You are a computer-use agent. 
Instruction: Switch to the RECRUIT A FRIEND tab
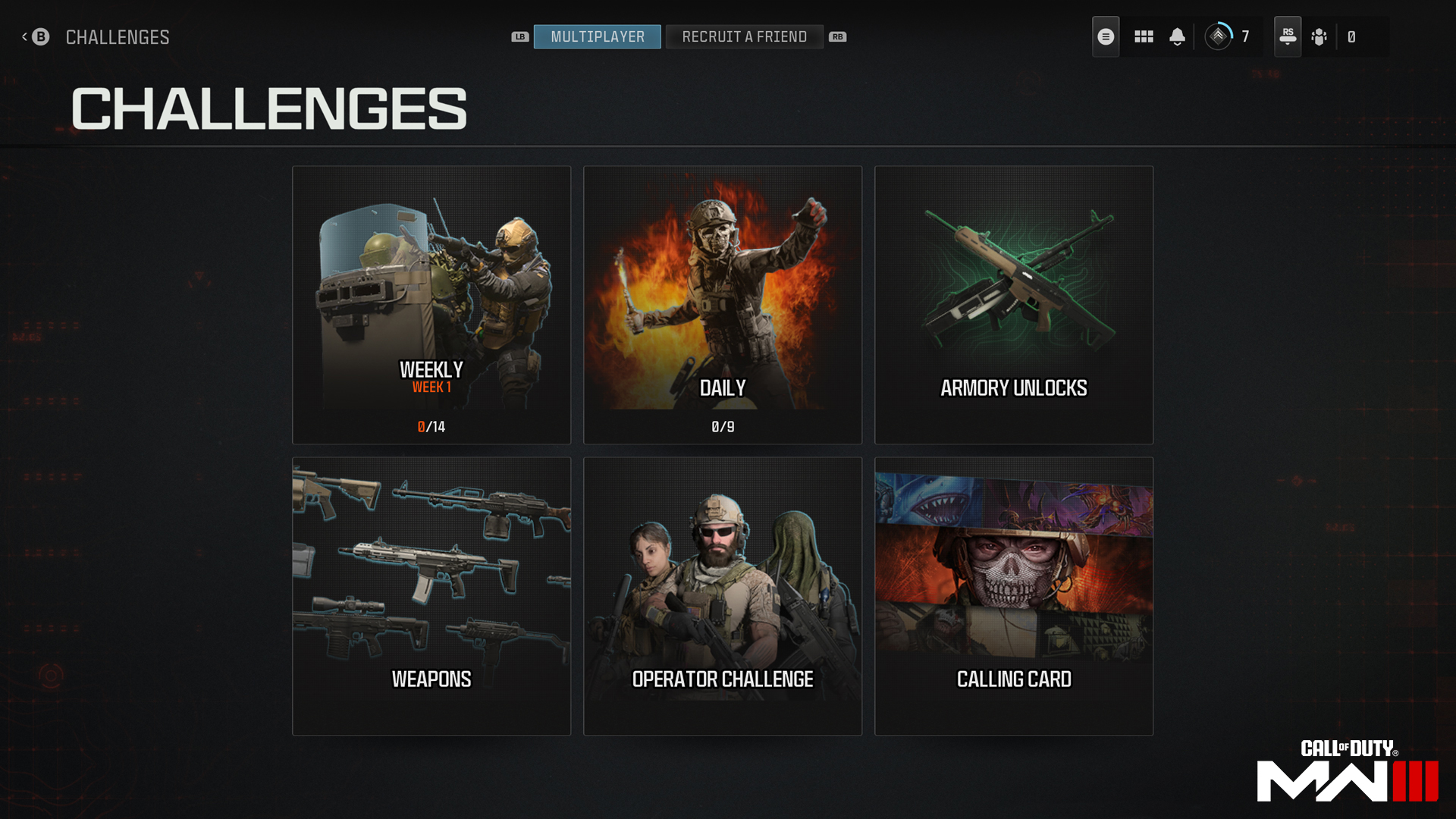tap(744, 36)
